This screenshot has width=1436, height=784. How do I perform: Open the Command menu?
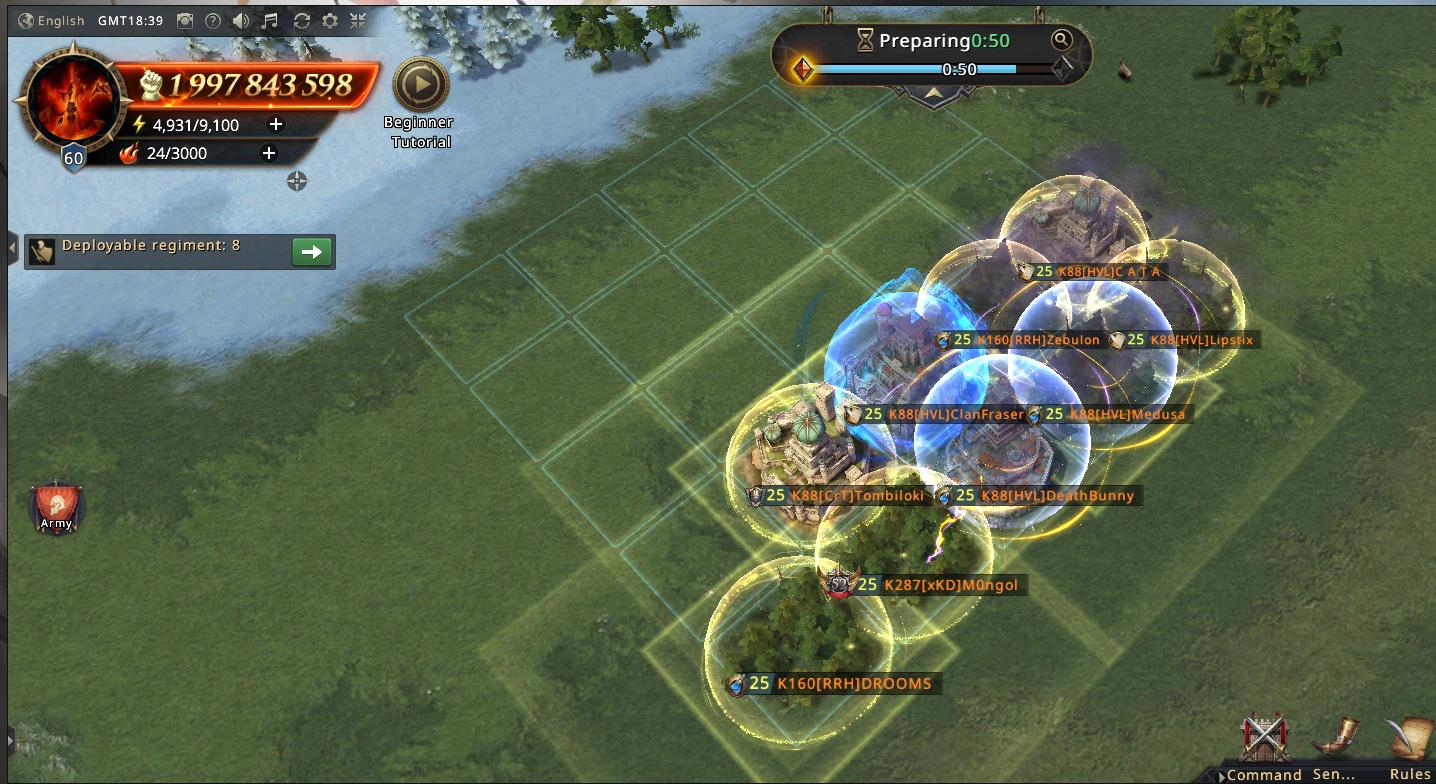click(x=1264, y=748)
